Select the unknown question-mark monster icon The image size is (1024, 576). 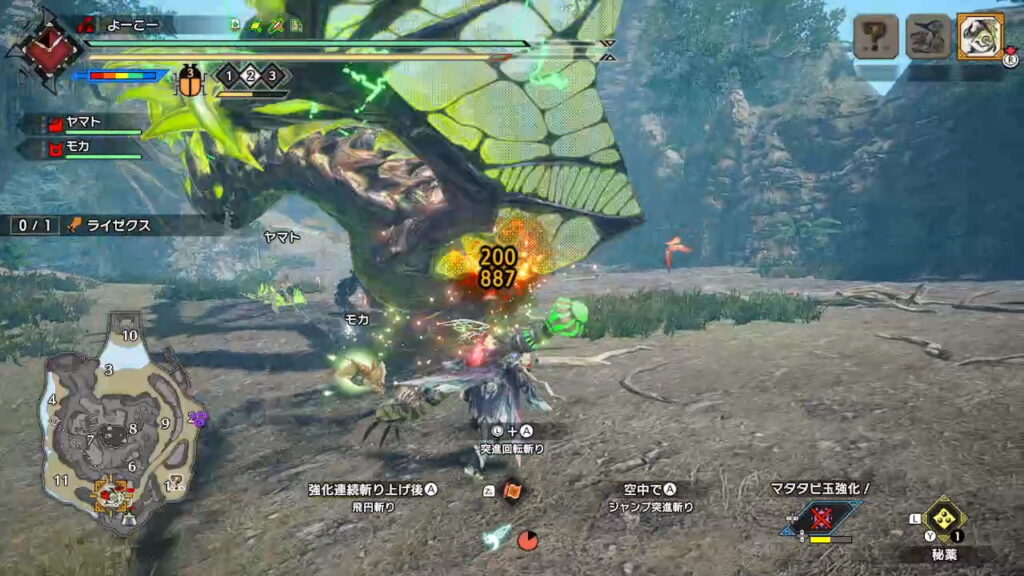point(877,38)
